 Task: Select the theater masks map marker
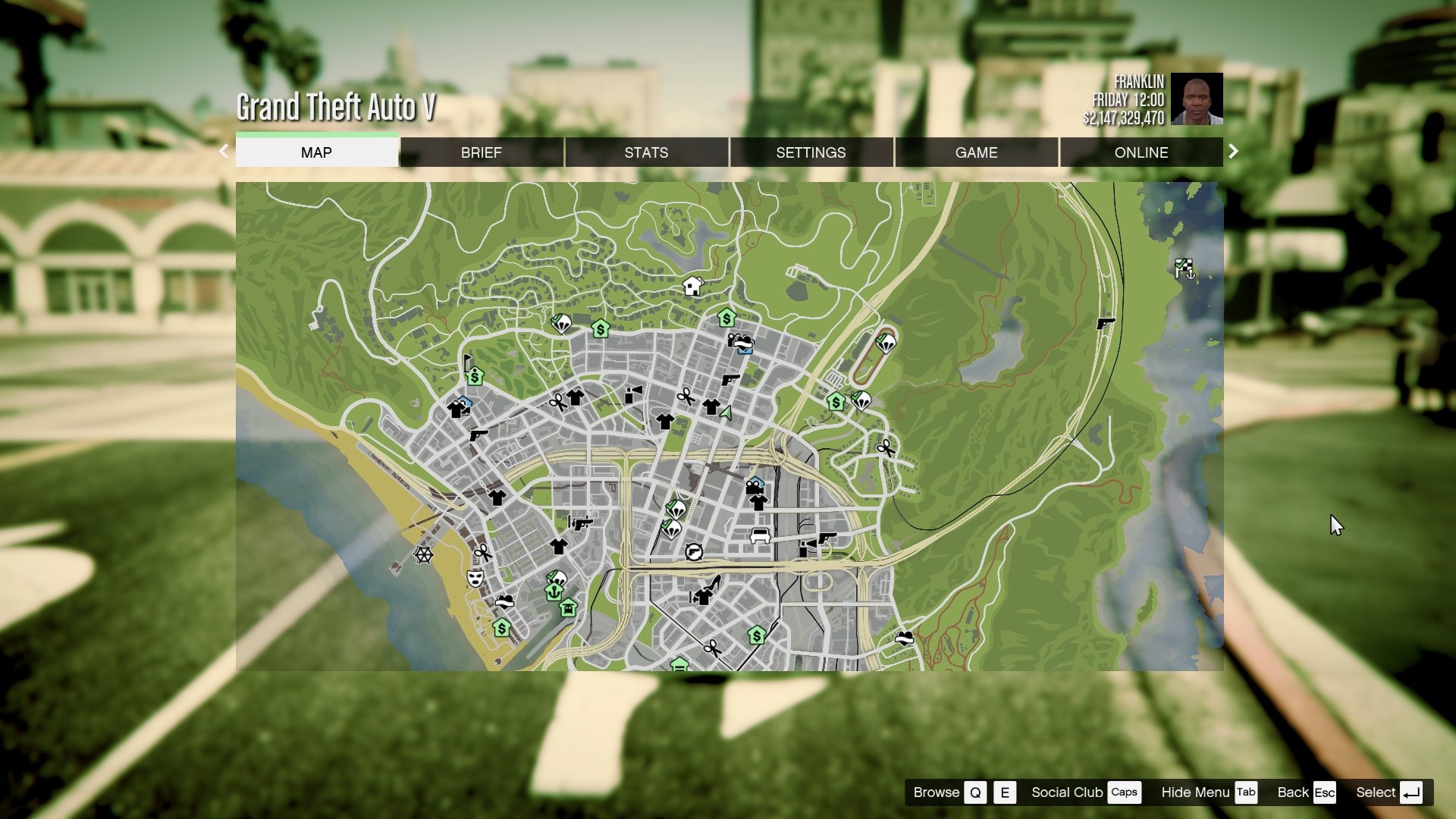(x=475, y=579)
